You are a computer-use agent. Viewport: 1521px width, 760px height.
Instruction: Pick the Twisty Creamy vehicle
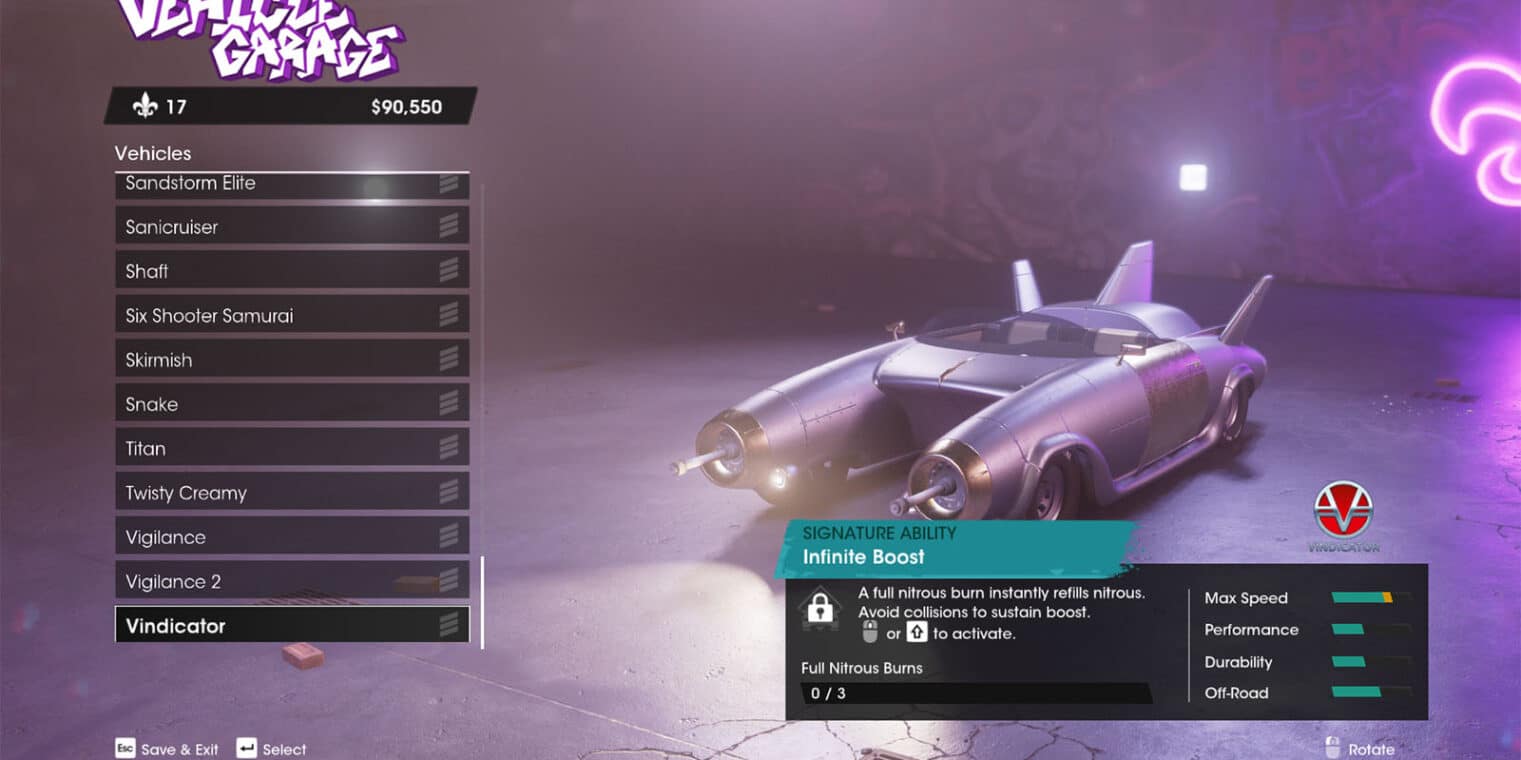(290, 493)
